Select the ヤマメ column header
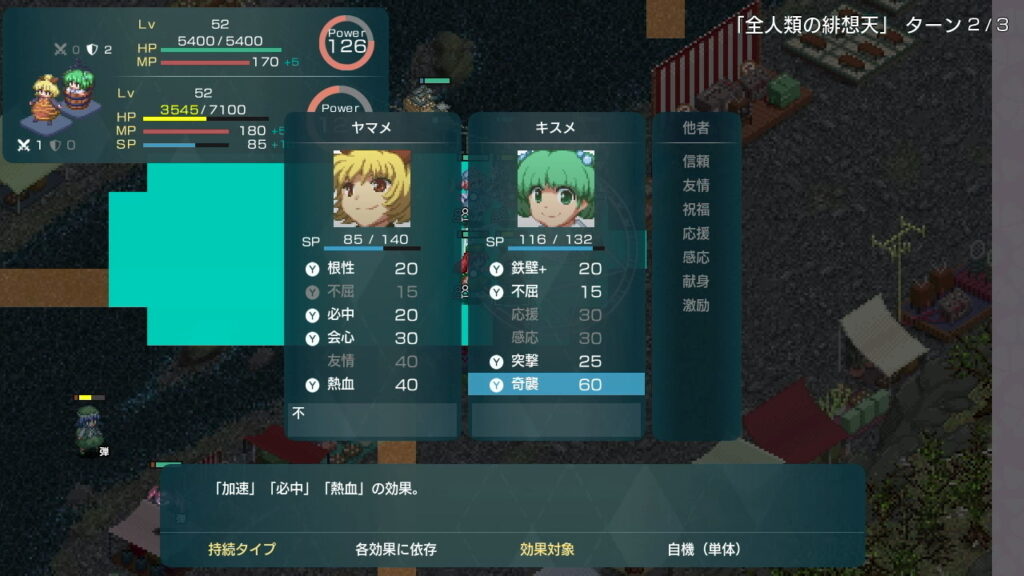Image resolution: width=1024 pixels, height=576 pixels. (371, 128)
